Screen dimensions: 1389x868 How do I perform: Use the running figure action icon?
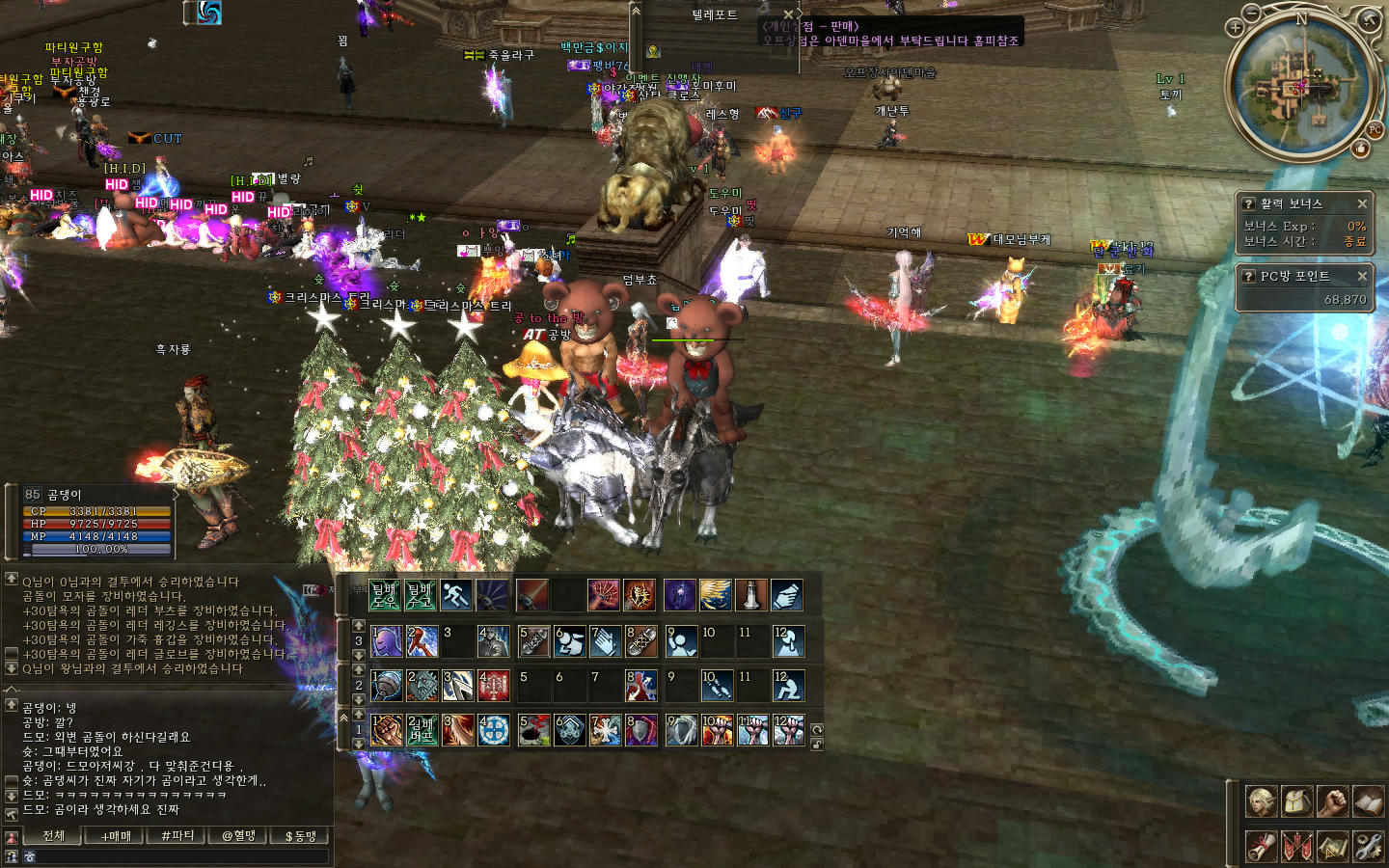coord(455,595)
